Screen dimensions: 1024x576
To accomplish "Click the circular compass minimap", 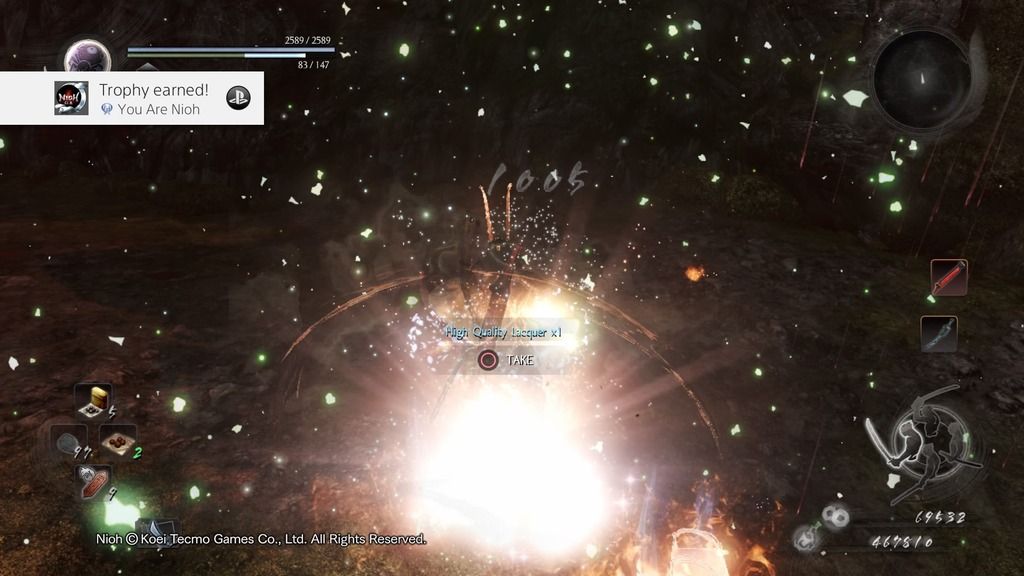I will (x=921, y=79).
